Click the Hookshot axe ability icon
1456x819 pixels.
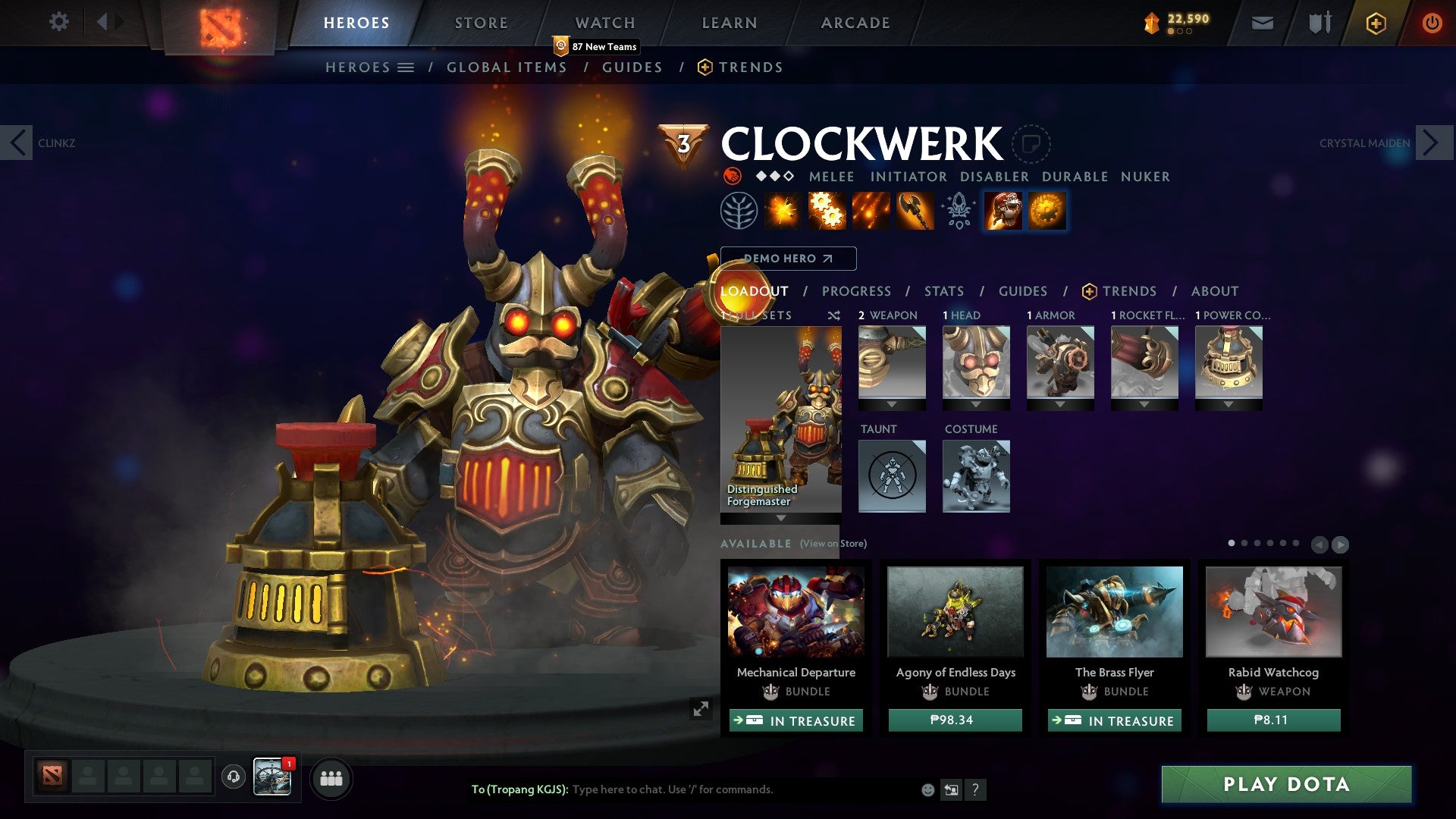(914, 210)
